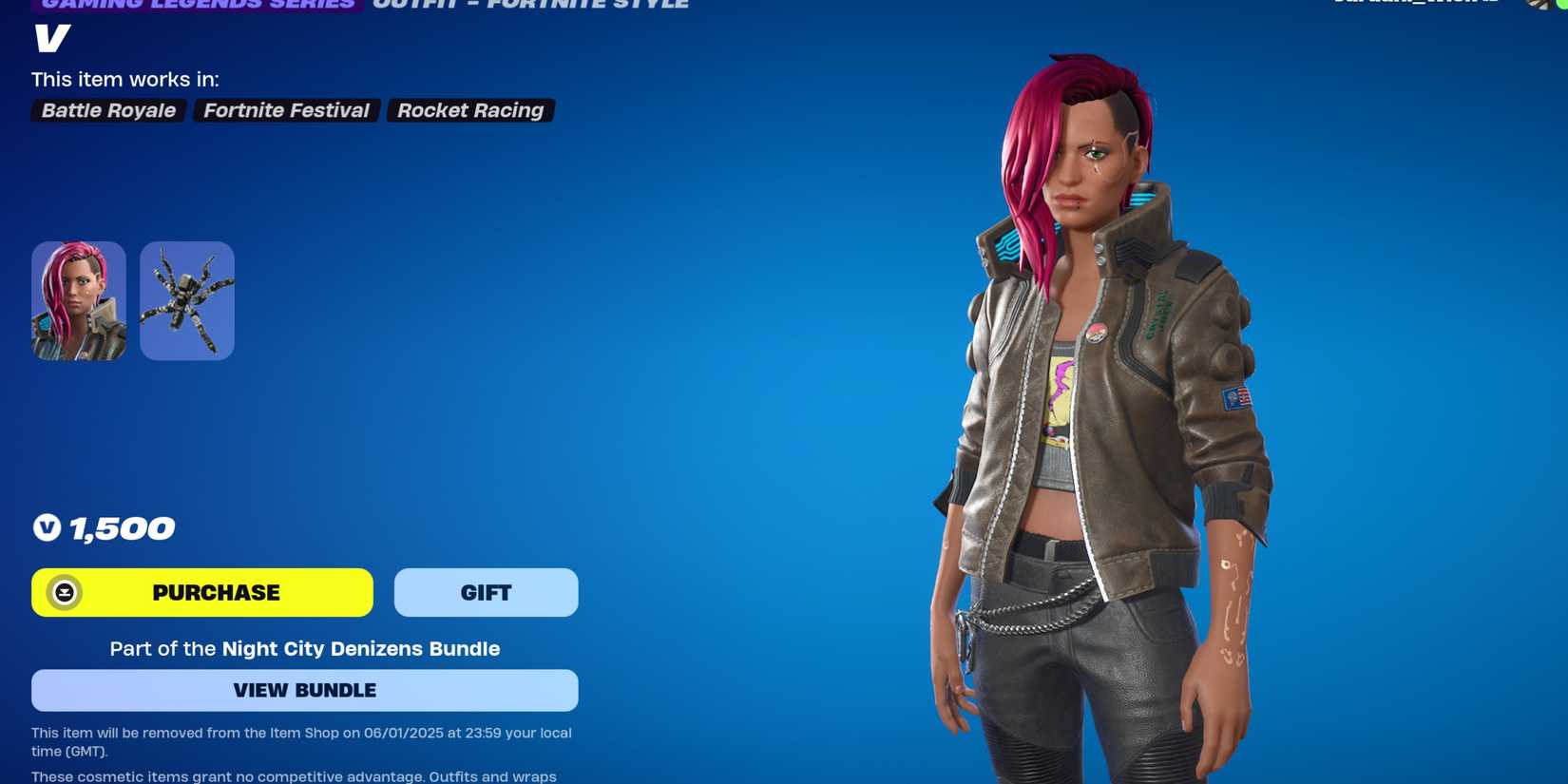Open View Bundle
1568x784 pixels.
(304, 690)
